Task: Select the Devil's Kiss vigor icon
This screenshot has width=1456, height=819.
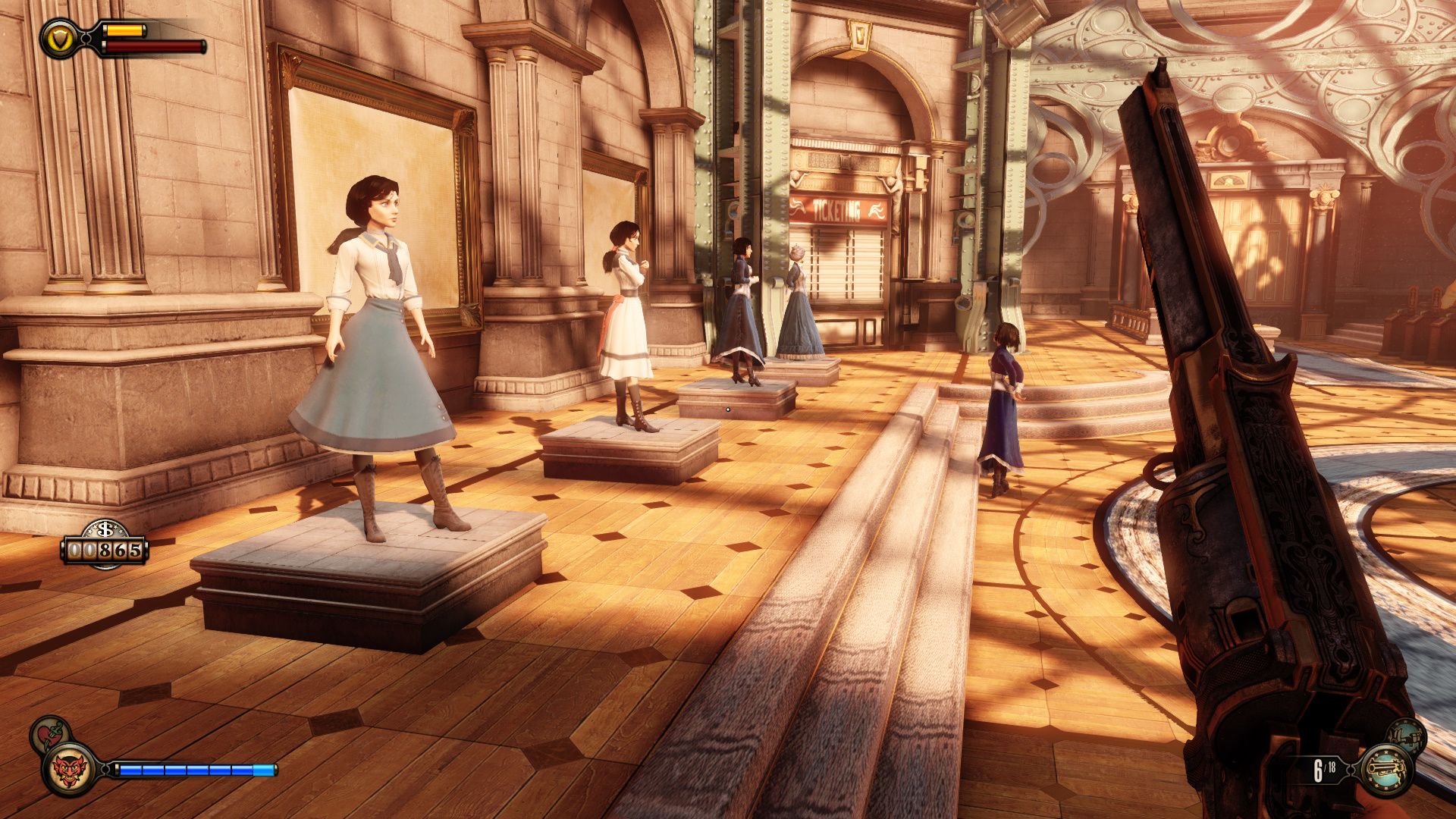Action: tap(69, 770)
